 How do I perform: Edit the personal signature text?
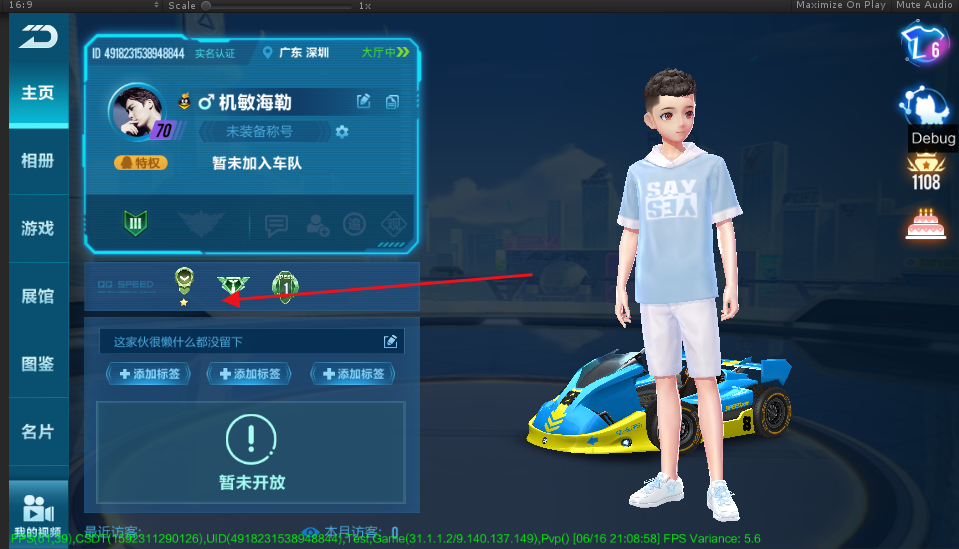point(390,342)
